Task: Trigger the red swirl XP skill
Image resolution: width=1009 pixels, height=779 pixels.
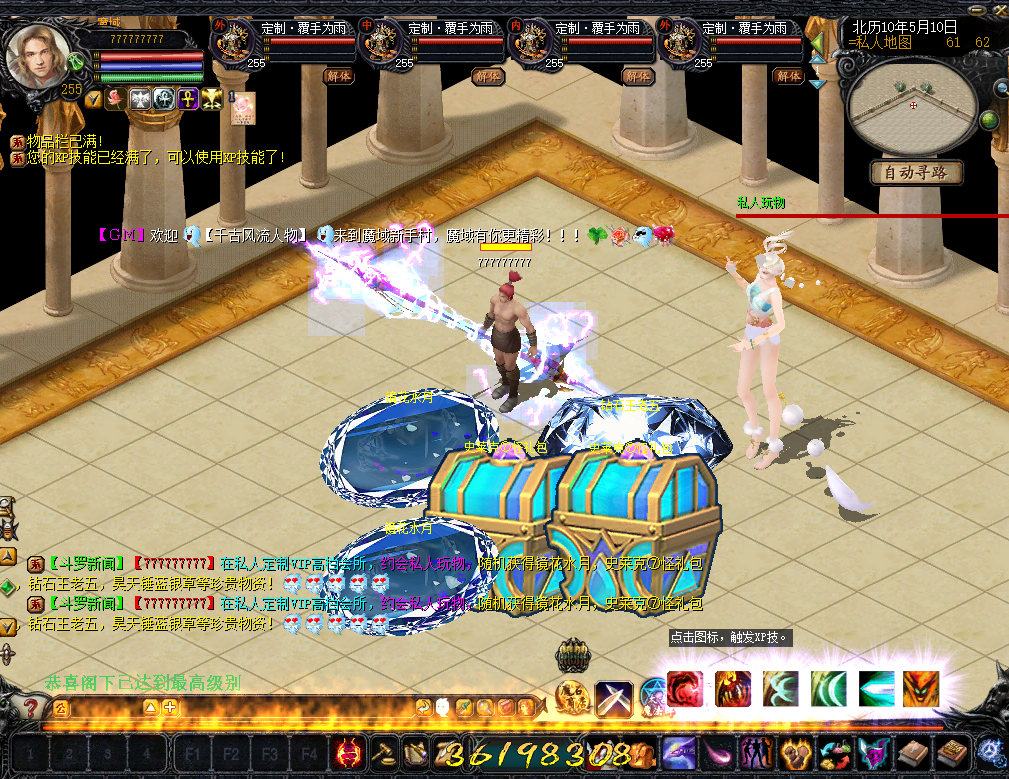Action: pyautogui.click(x=684, y=689)
